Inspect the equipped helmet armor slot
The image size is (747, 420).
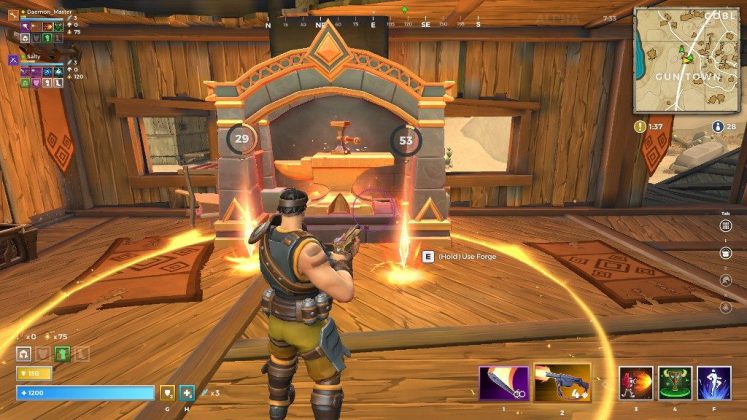[x=24, y=353]
